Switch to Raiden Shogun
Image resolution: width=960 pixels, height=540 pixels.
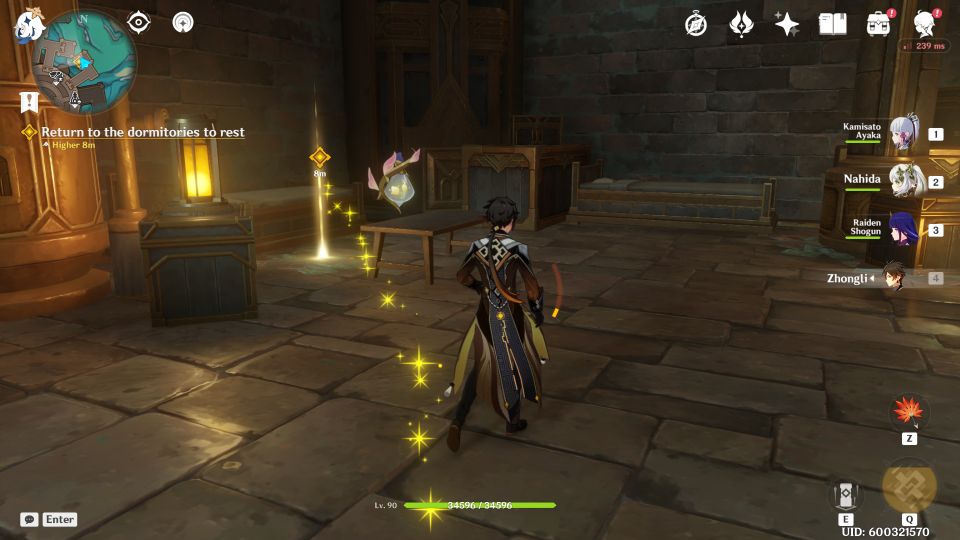[x=903, y=229]
